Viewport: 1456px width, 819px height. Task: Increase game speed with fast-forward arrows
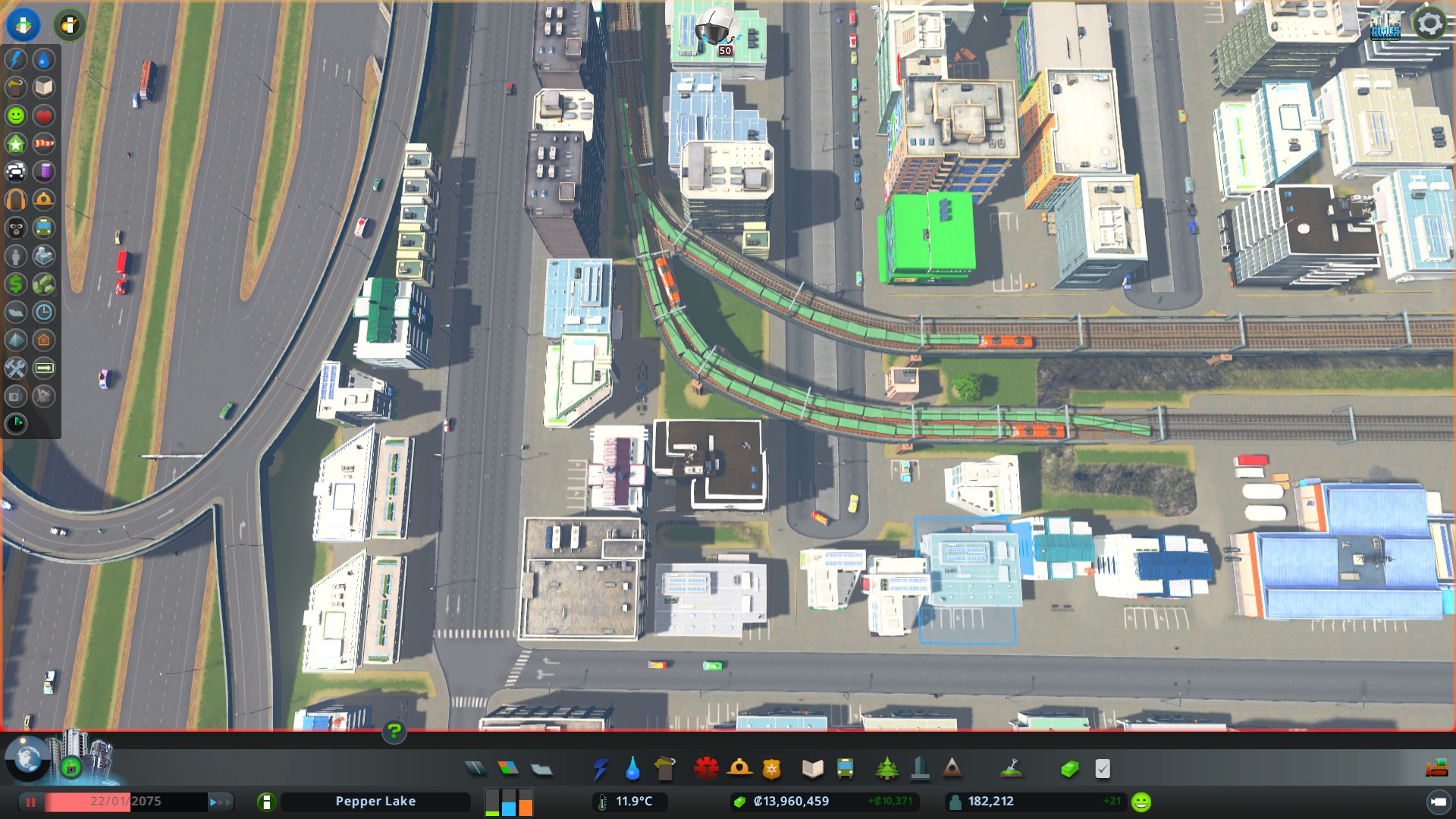tap(219, 802)
